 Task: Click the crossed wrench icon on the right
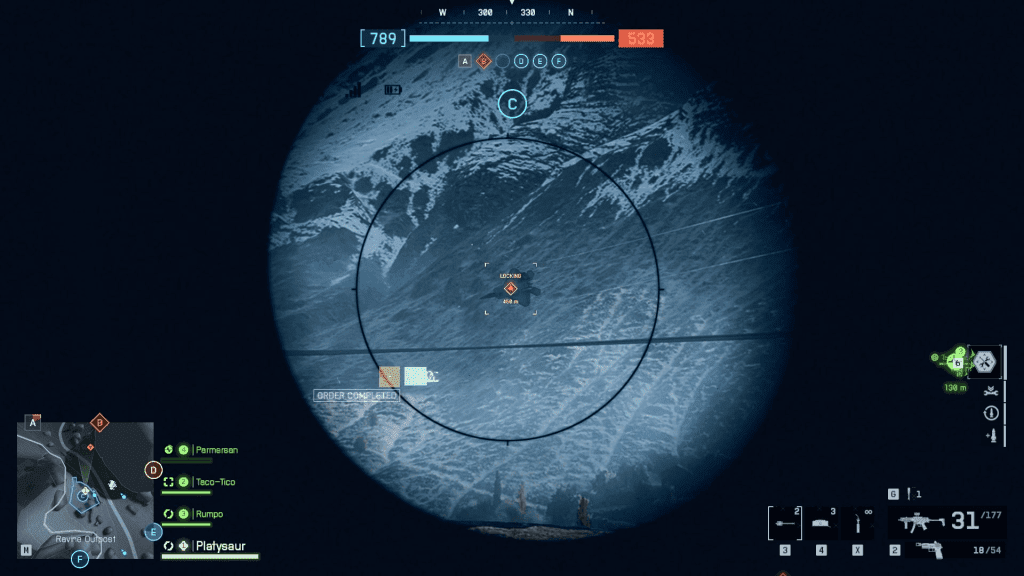click(x=990, y=390)
